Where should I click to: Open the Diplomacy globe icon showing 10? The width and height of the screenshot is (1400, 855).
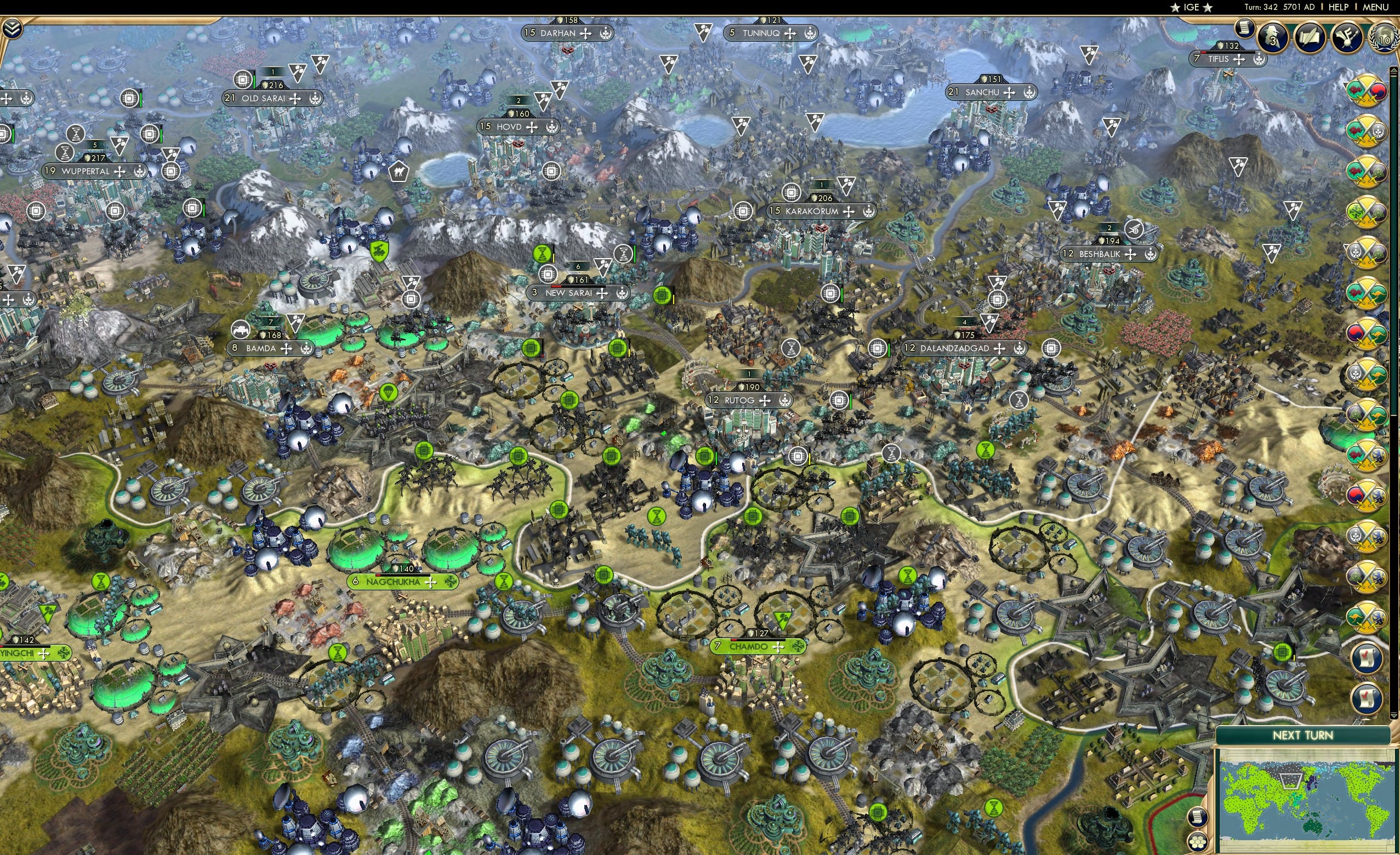1384,41
